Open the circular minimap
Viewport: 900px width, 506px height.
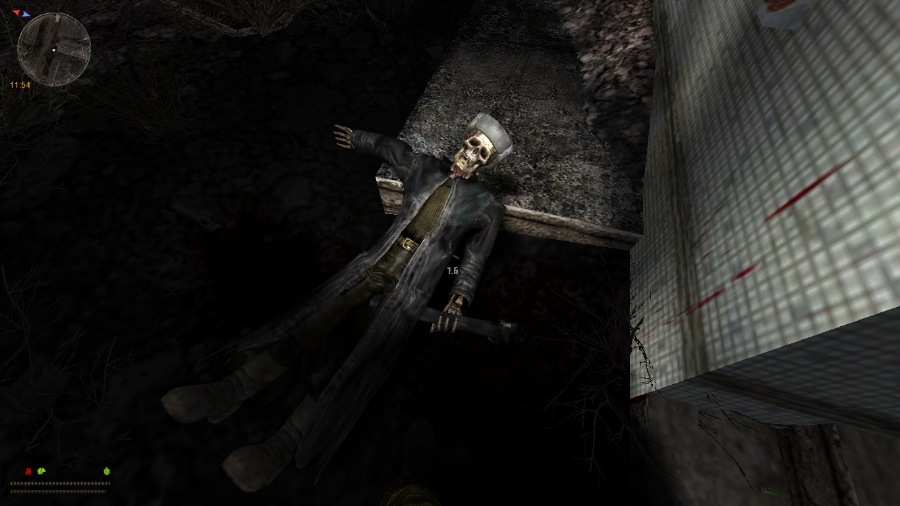tap(54, 49)
